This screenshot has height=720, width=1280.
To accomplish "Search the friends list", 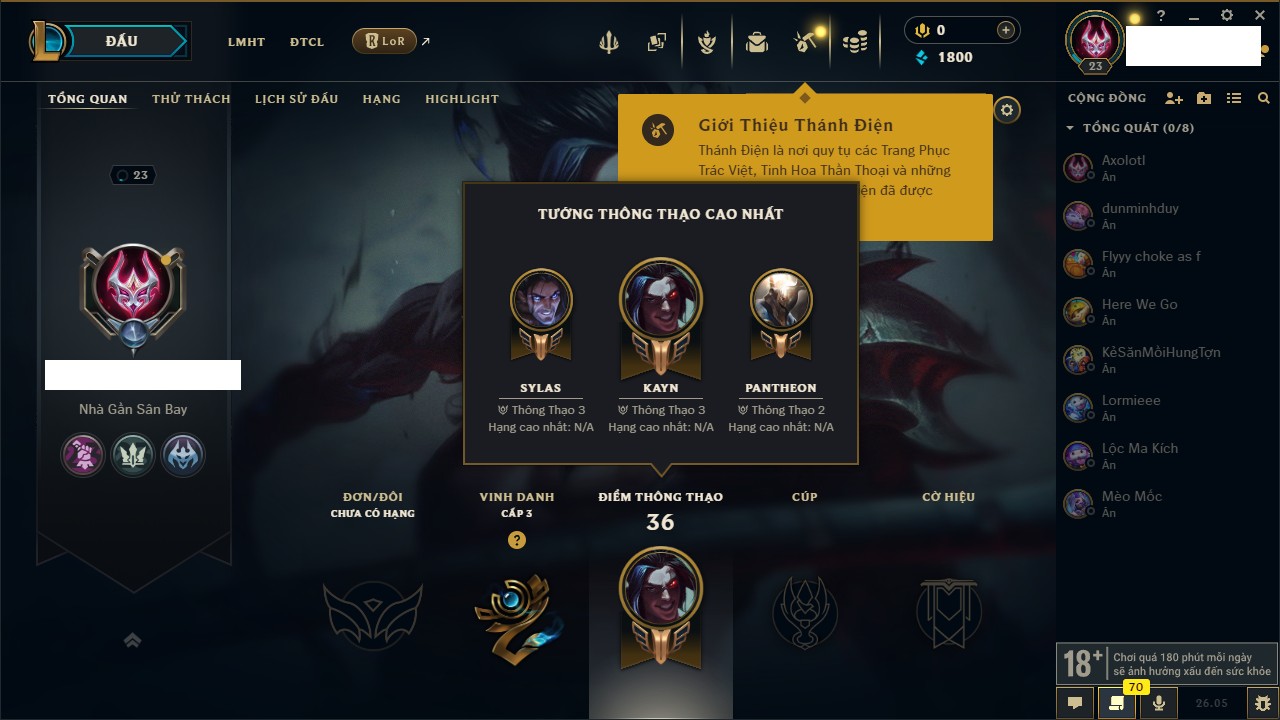I will [x=1264, y=99].
